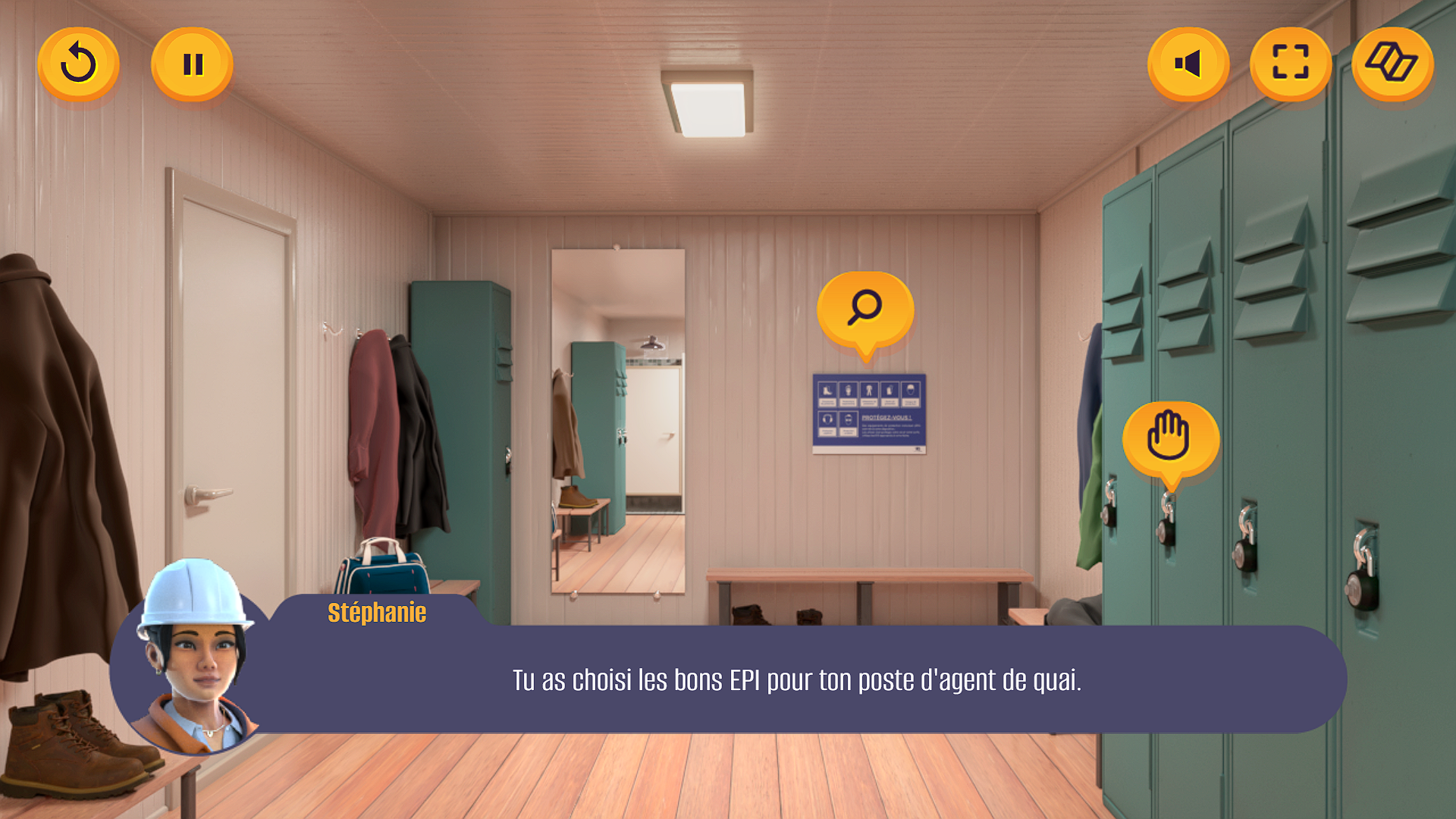This screenshot has height=819, width=1456.
Task: Enter fullscreen mode
Action: click(x=1290, y=63)
